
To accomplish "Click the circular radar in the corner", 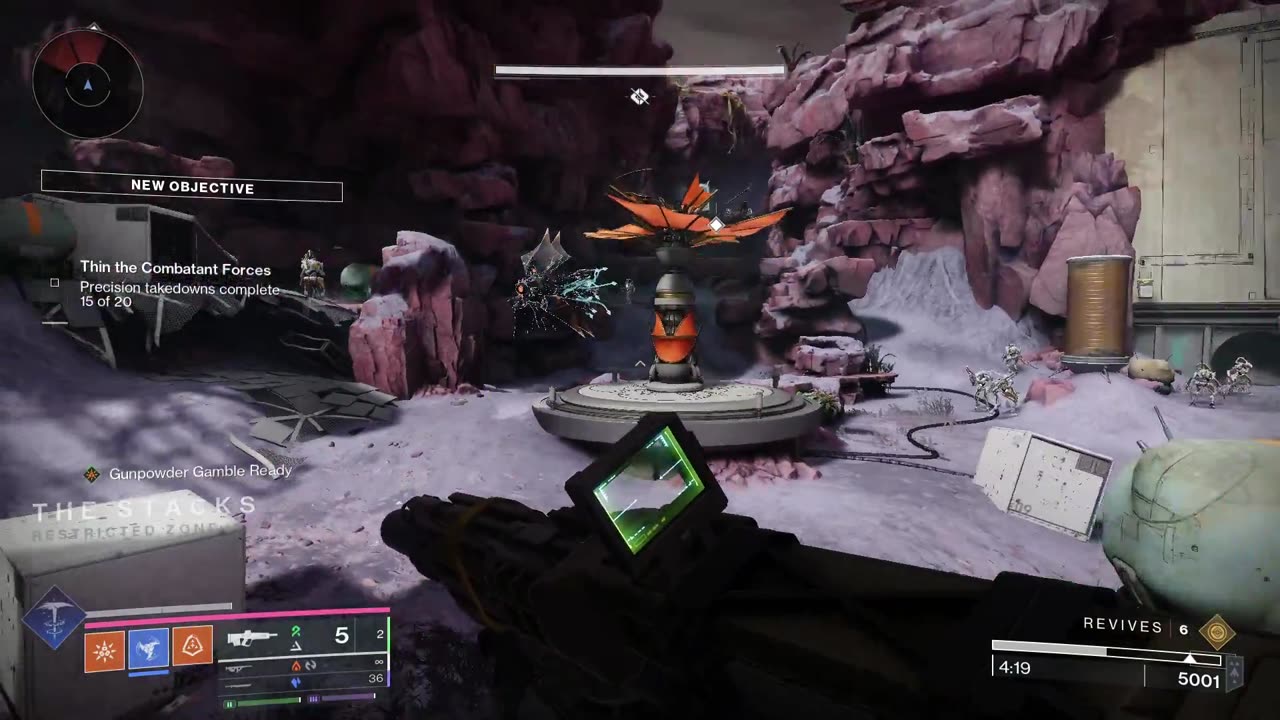I will (88, 84).
